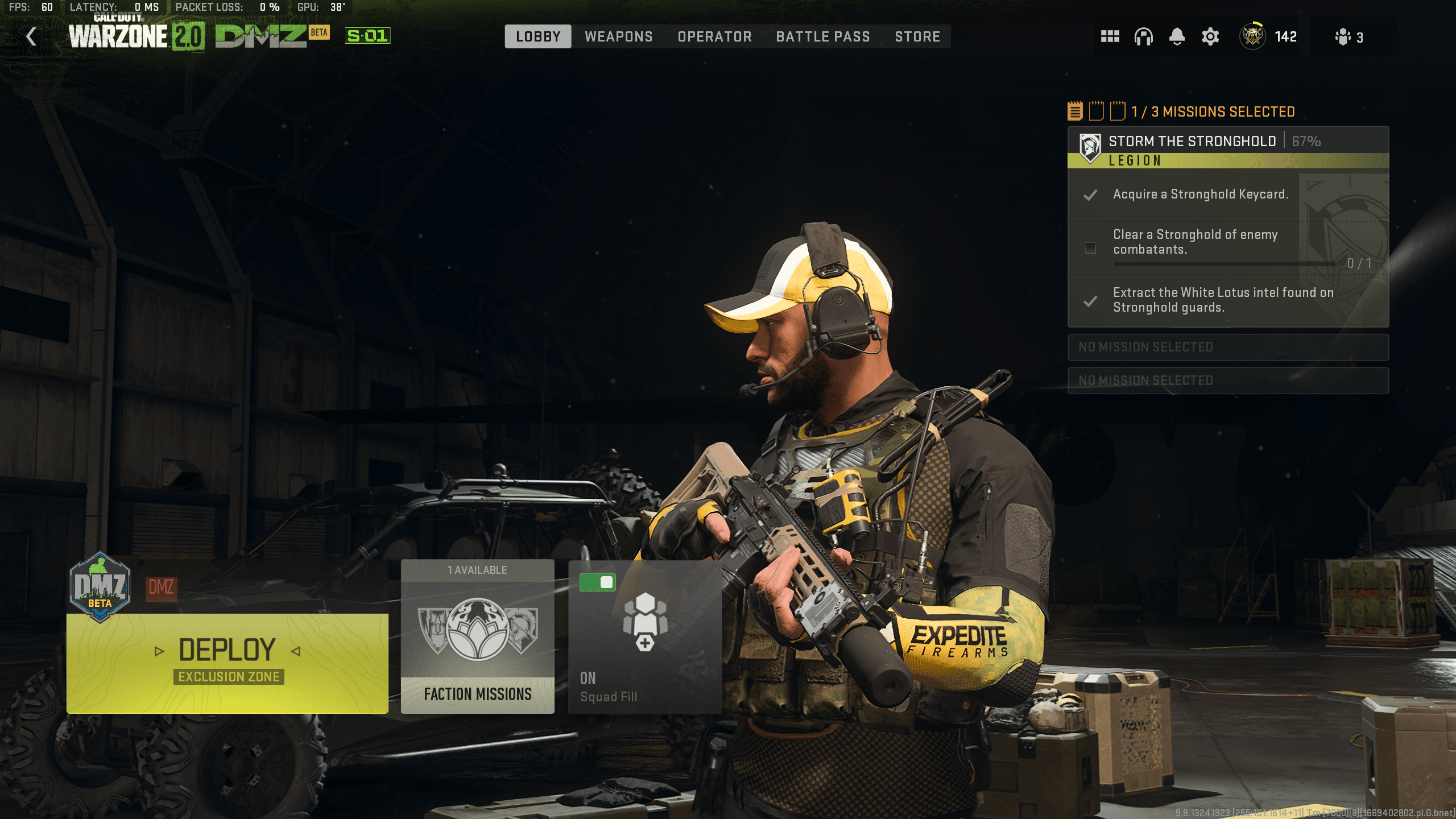The height and width of the screenshot is (819, 1456).
Task: Check off Clear a Stronghold objective
Action: click(x=1090, y=248)
